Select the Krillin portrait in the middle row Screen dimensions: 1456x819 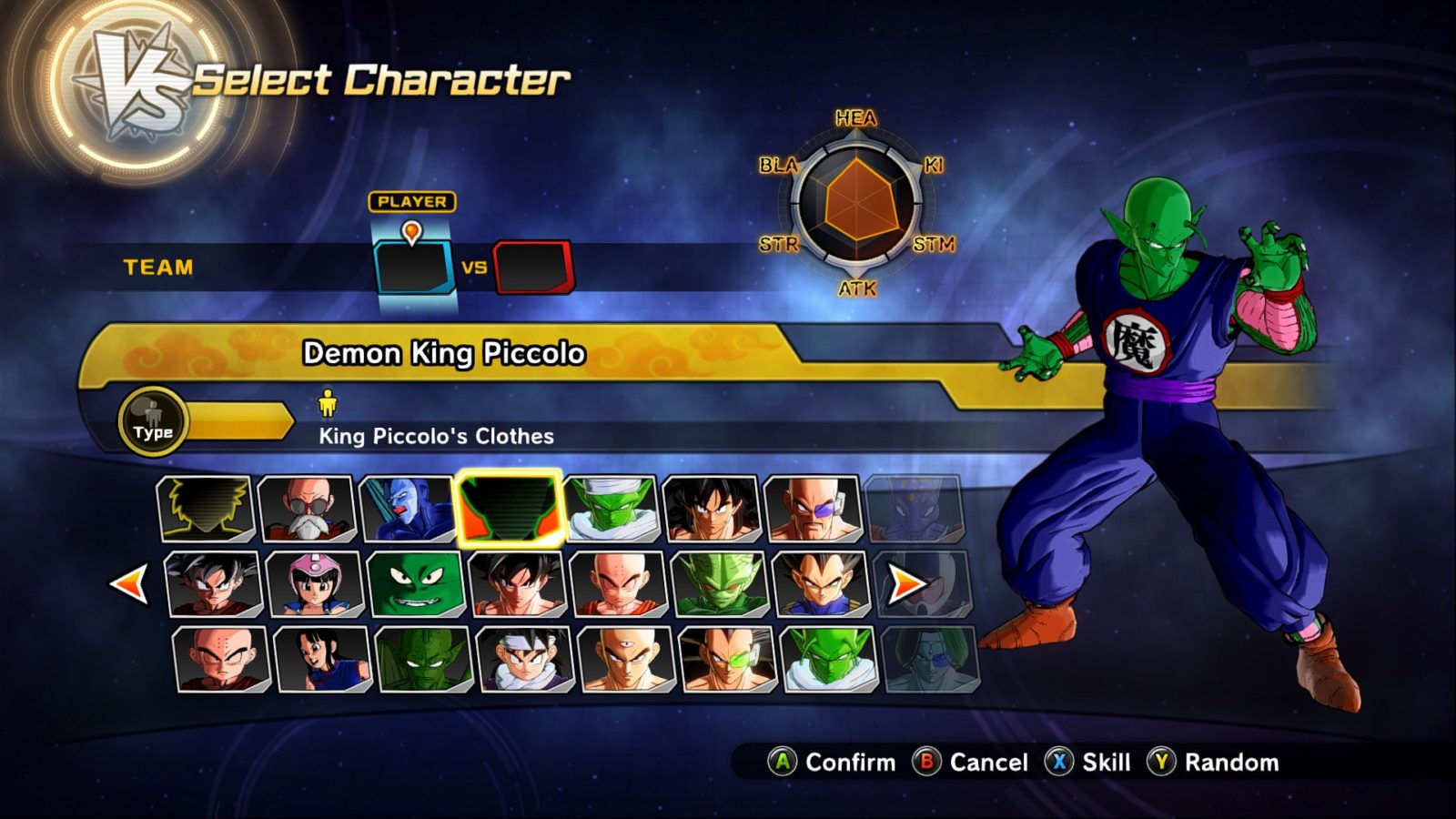[615, 584]
